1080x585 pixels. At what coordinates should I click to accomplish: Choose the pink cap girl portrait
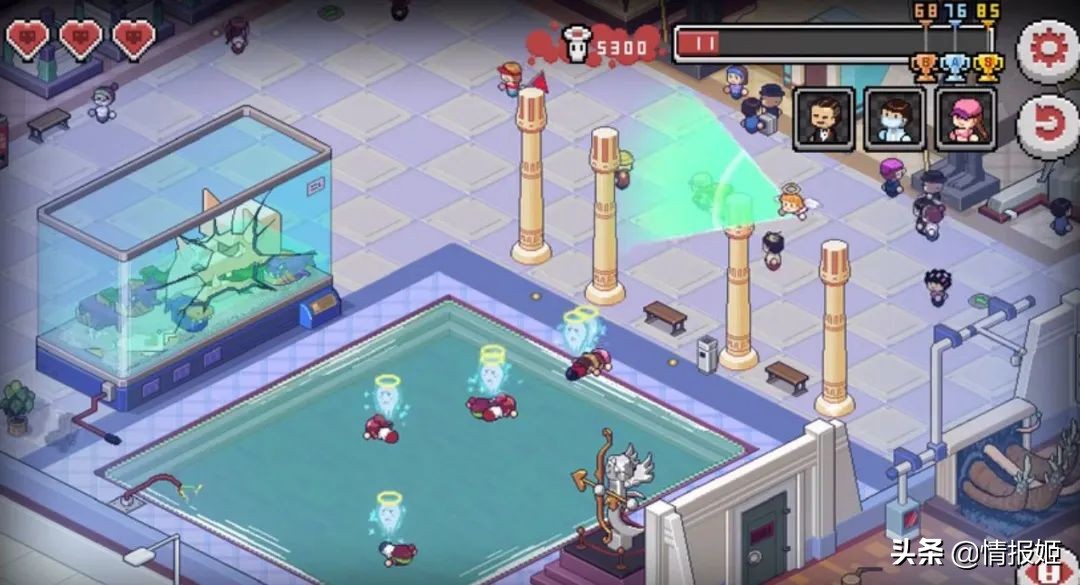[966, 119]
